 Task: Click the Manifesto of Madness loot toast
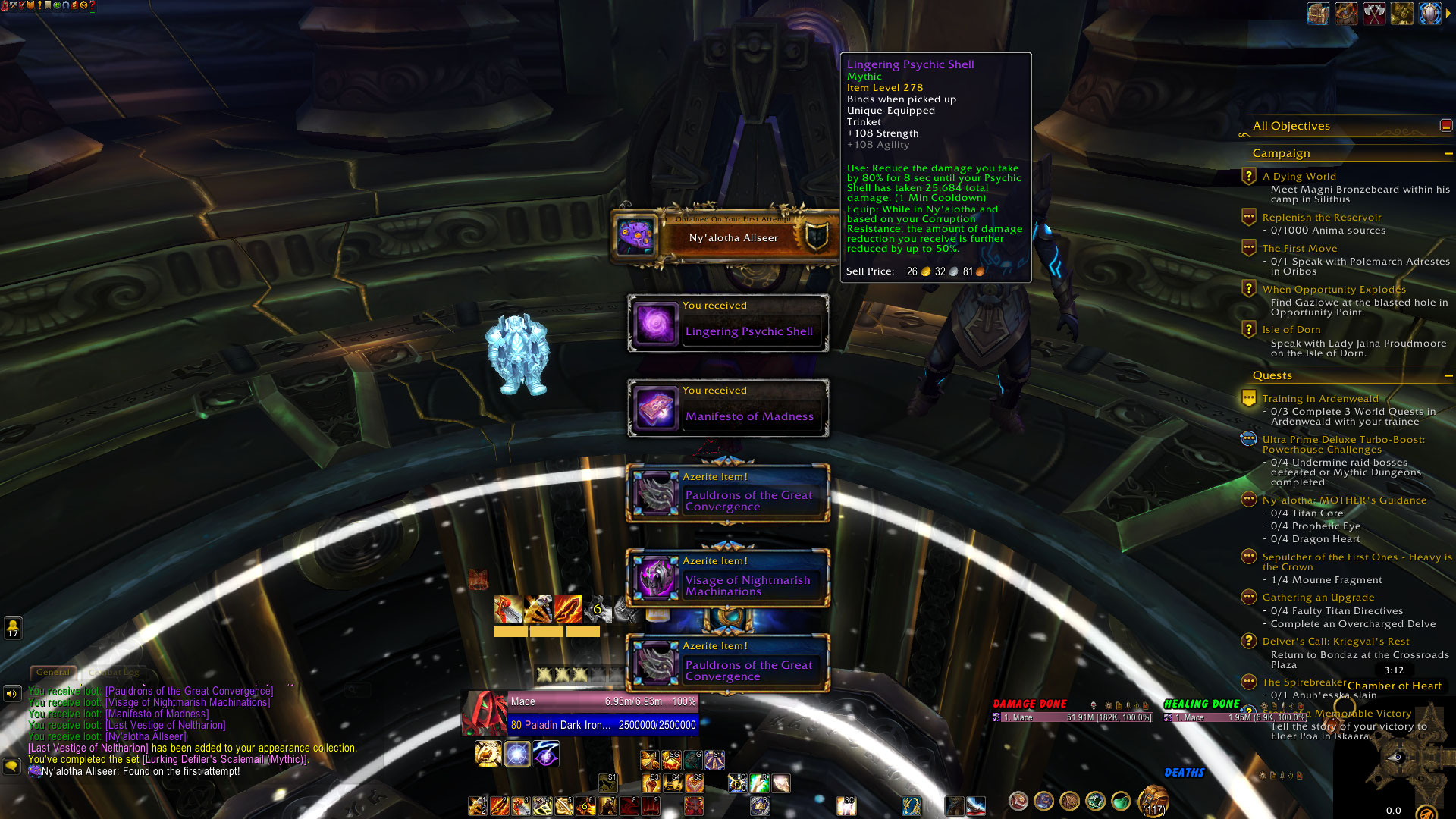coord(728,409)
